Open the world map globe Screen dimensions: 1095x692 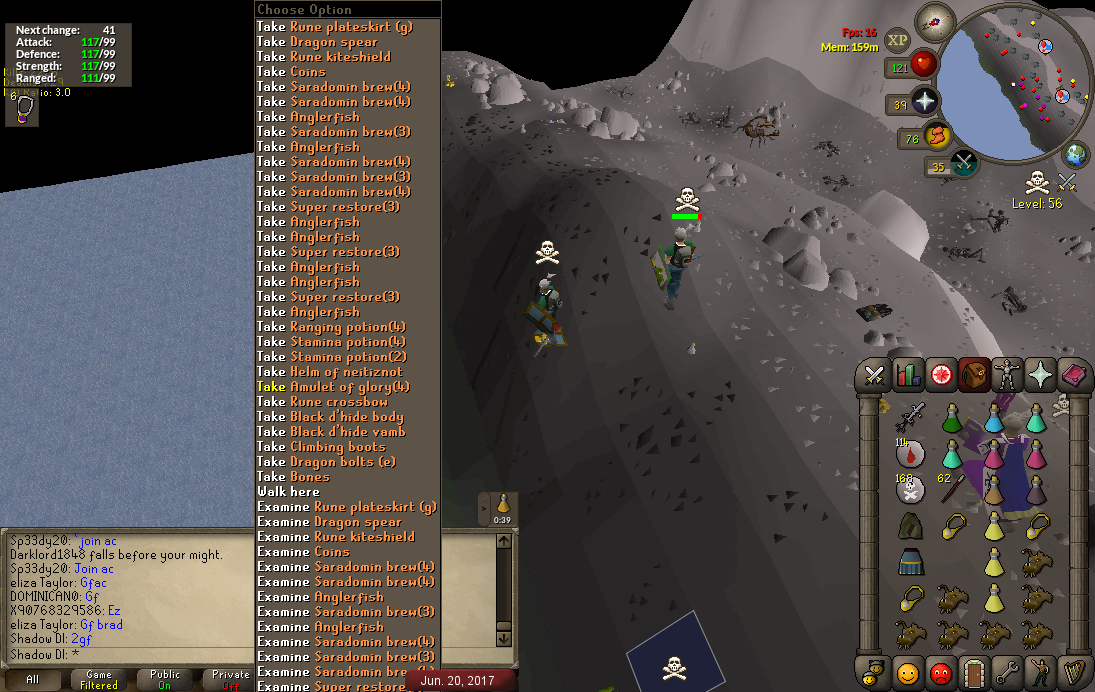[1076, 156]
